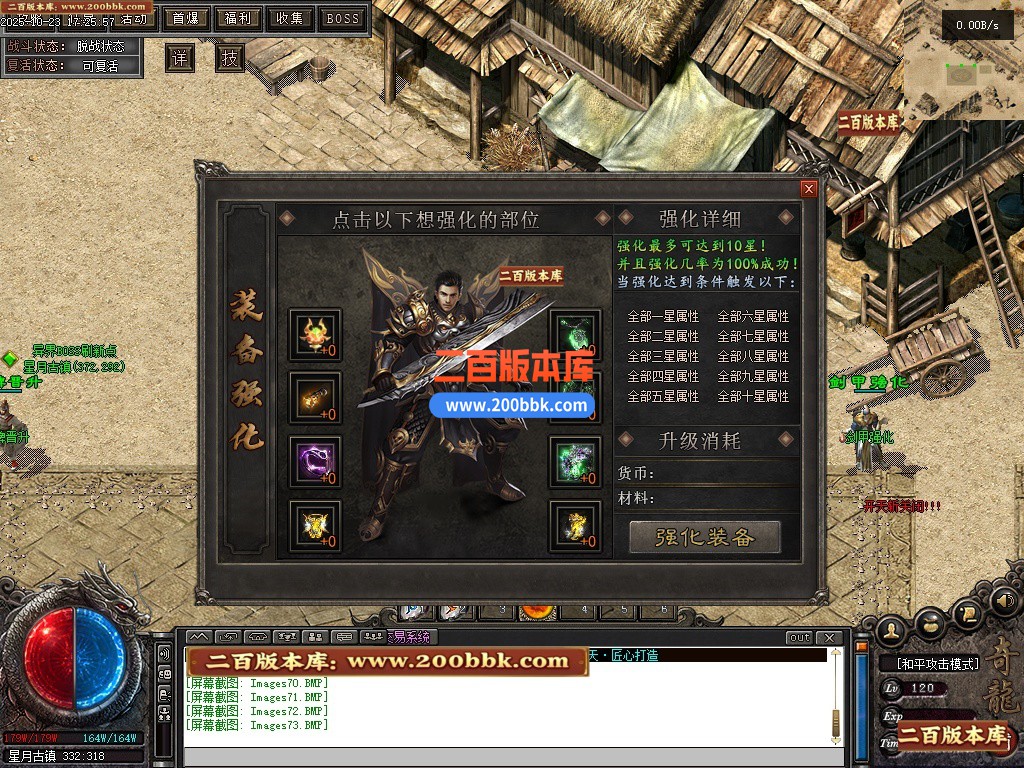Close the chat window with X
This screenshot has width=1024, height=768.
click(x=828, y=637)
